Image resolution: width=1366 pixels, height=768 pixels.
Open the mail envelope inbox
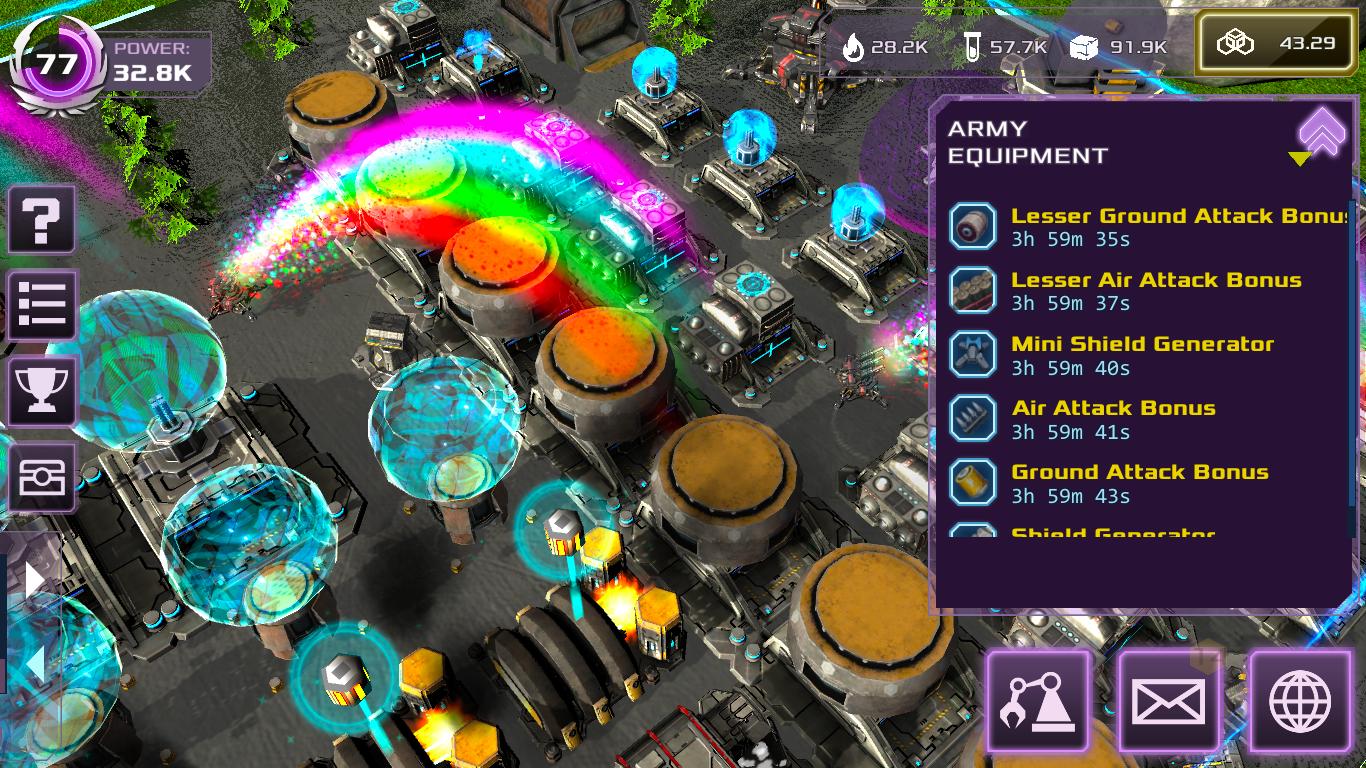coord(1169,701)
